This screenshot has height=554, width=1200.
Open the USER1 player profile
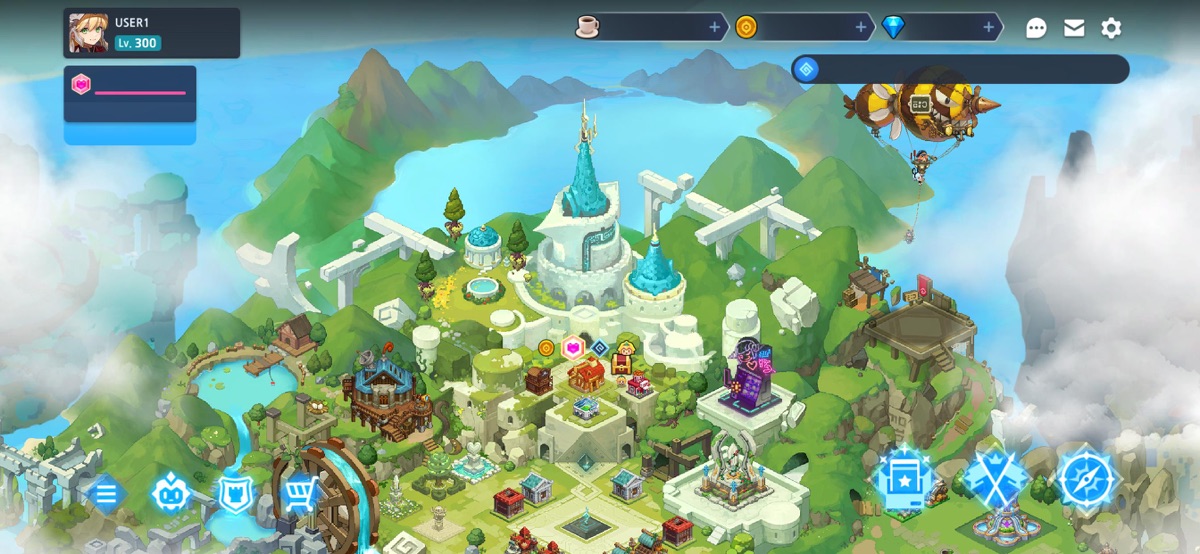coord(151,33)
